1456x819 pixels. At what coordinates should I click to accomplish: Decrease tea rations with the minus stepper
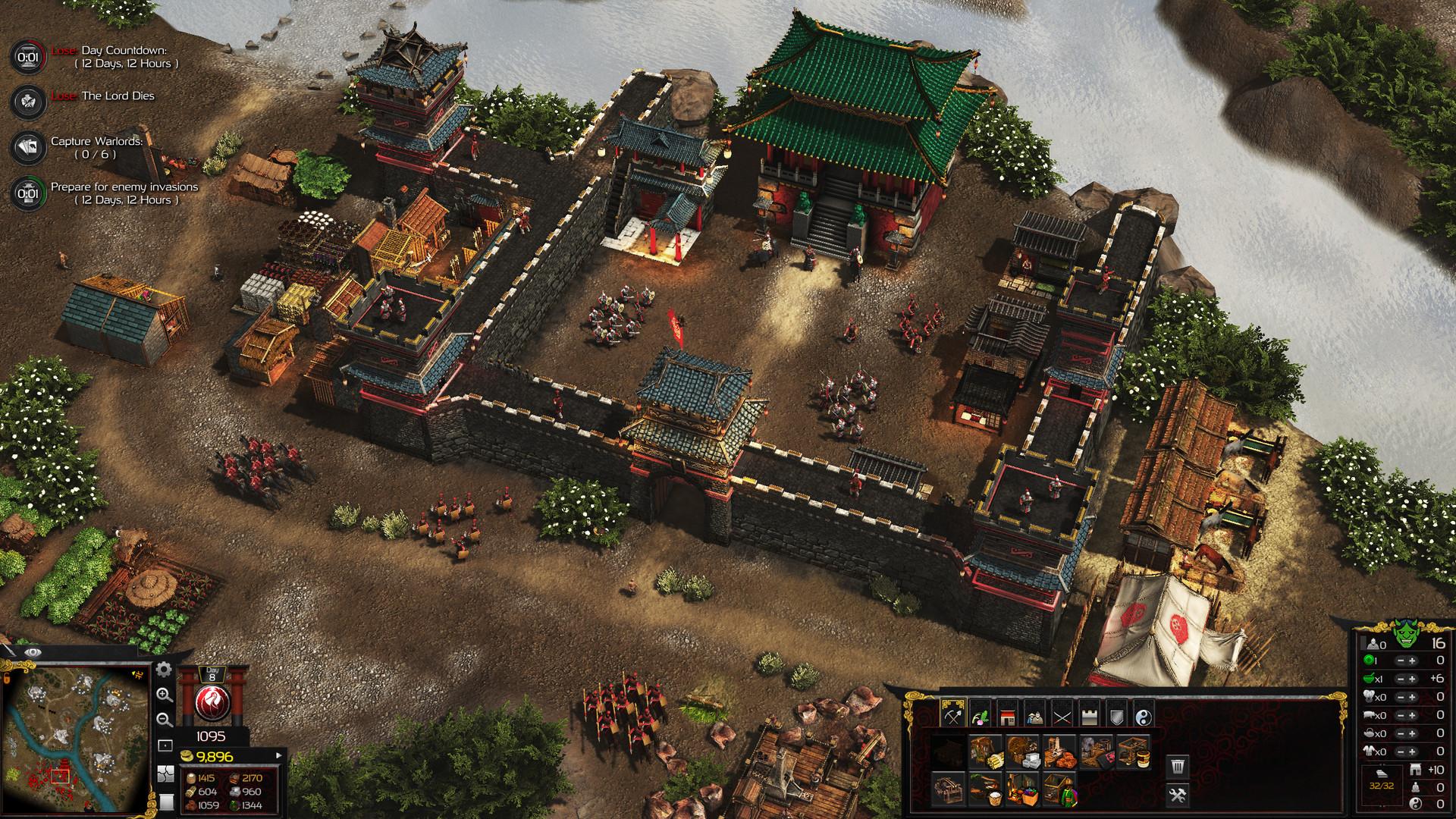point(1401,733)
